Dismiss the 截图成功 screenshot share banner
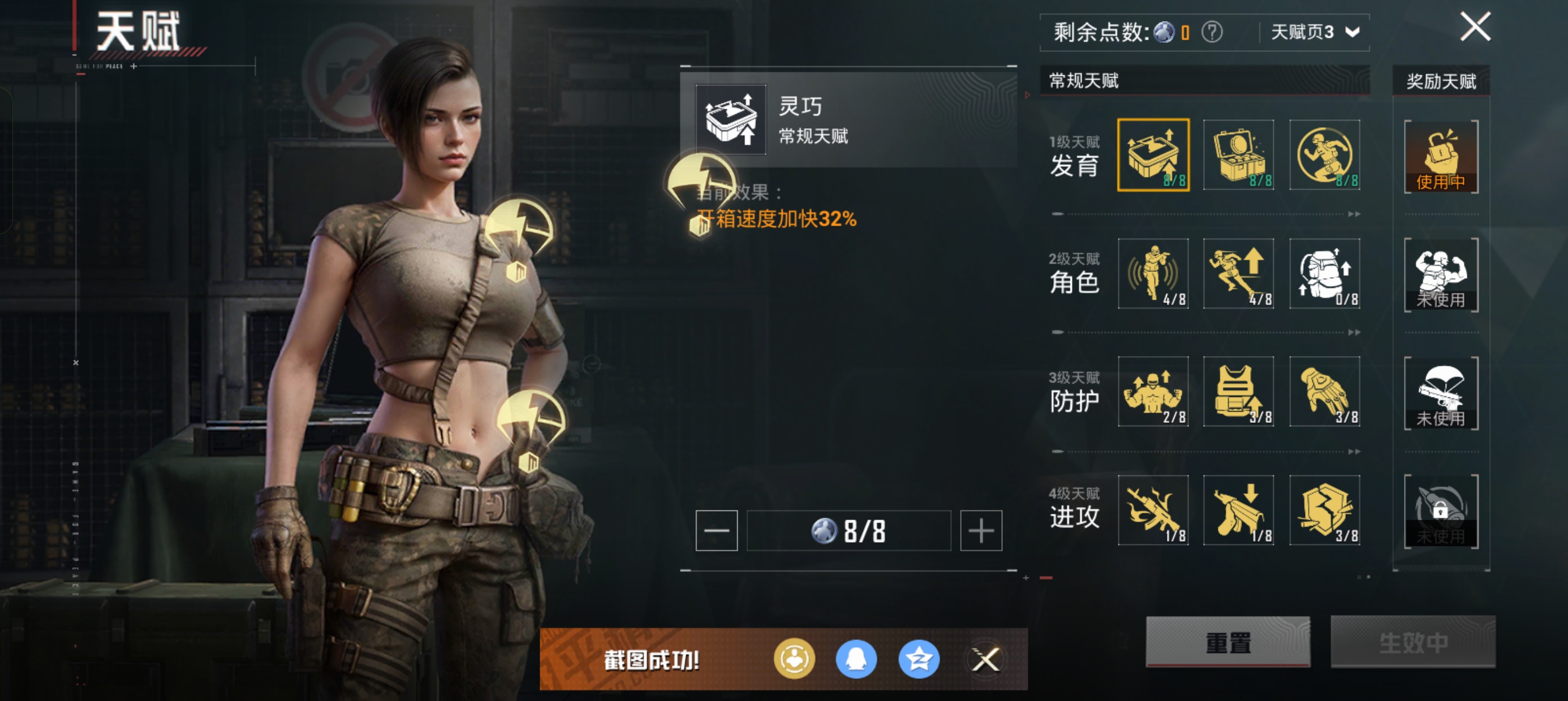1568x701 pixels. pyautogui.click(x=985, y=659)
